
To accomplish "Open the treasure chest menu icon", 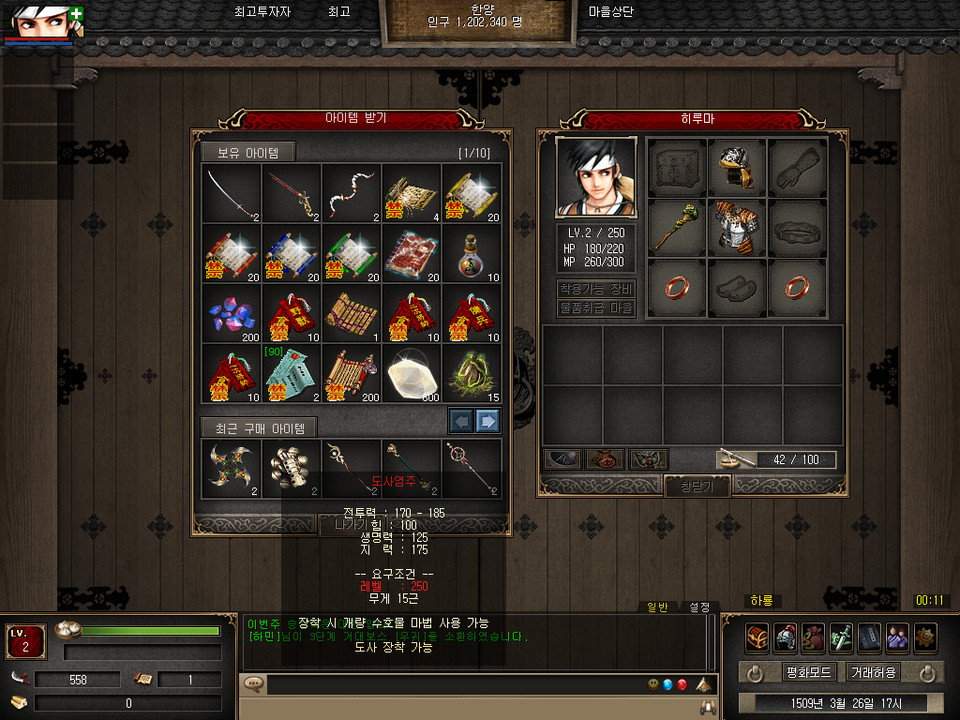I will (757, 638).
